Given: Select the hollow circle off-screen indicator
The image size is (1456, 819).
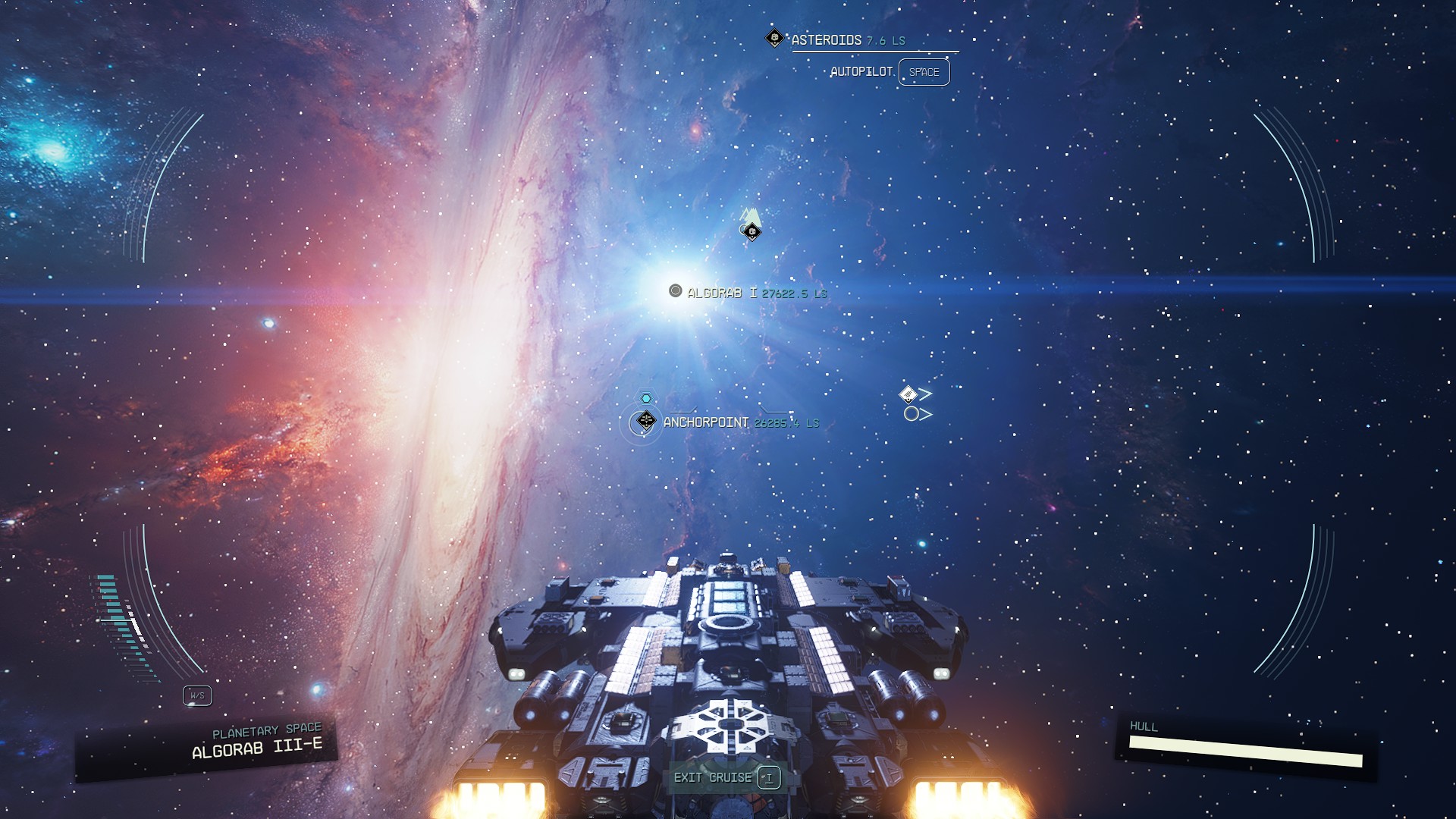Looking at the screenshot, I should (911, 414).
